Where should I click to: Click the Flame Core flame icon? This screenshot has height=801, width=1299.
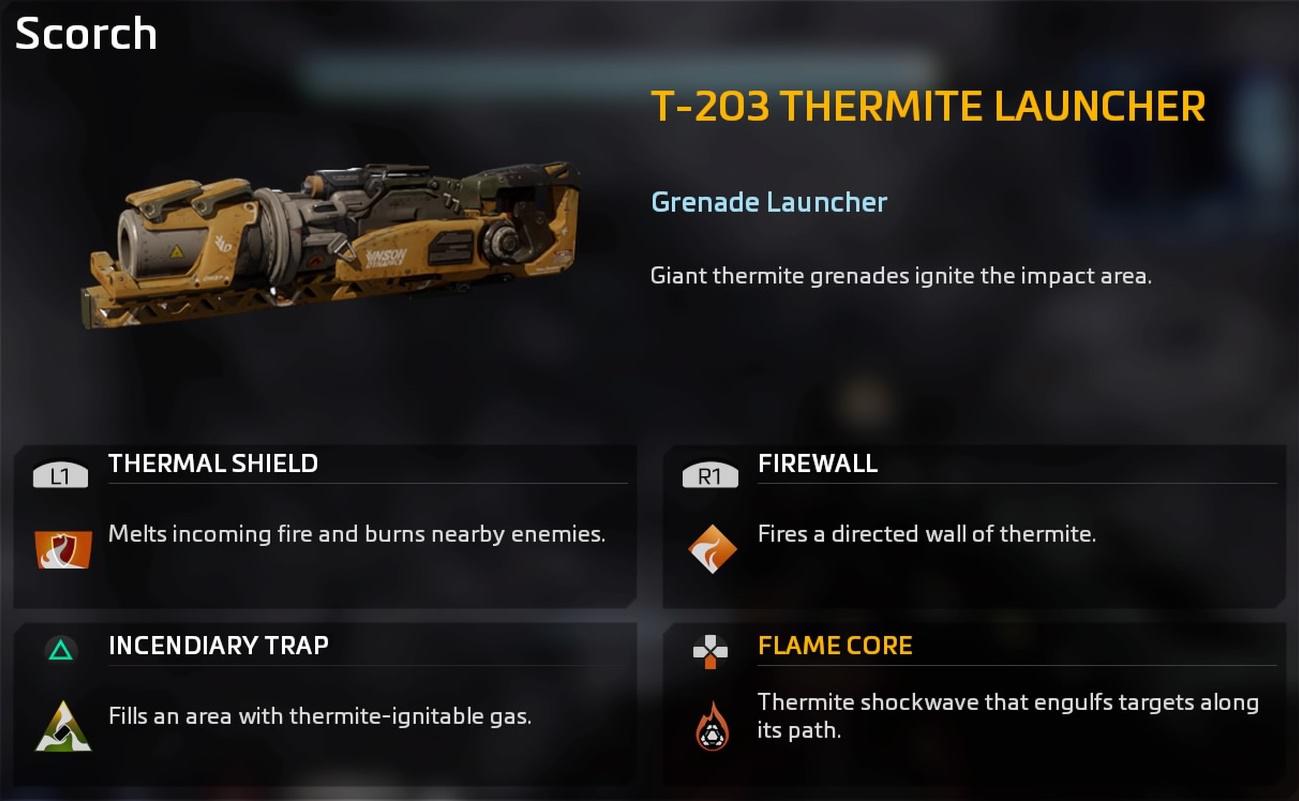(712, 726)
